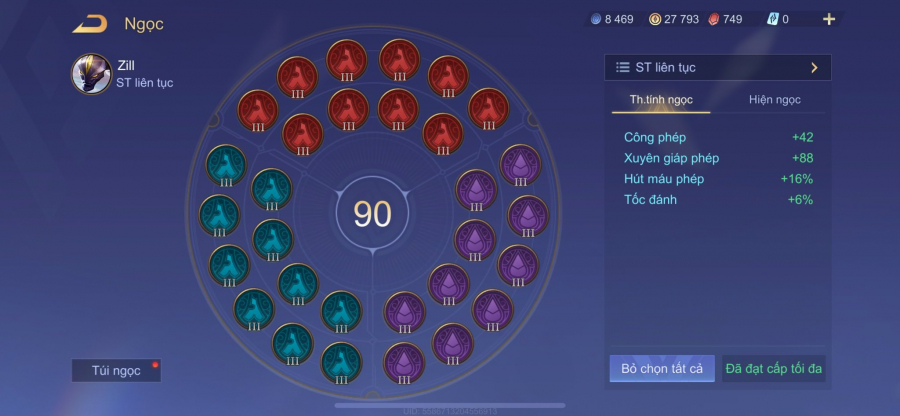This screenshot has height=416, width=900.
Task: Add more currency with the plus button
Action: pyautogui.click(x=828, y=19)
